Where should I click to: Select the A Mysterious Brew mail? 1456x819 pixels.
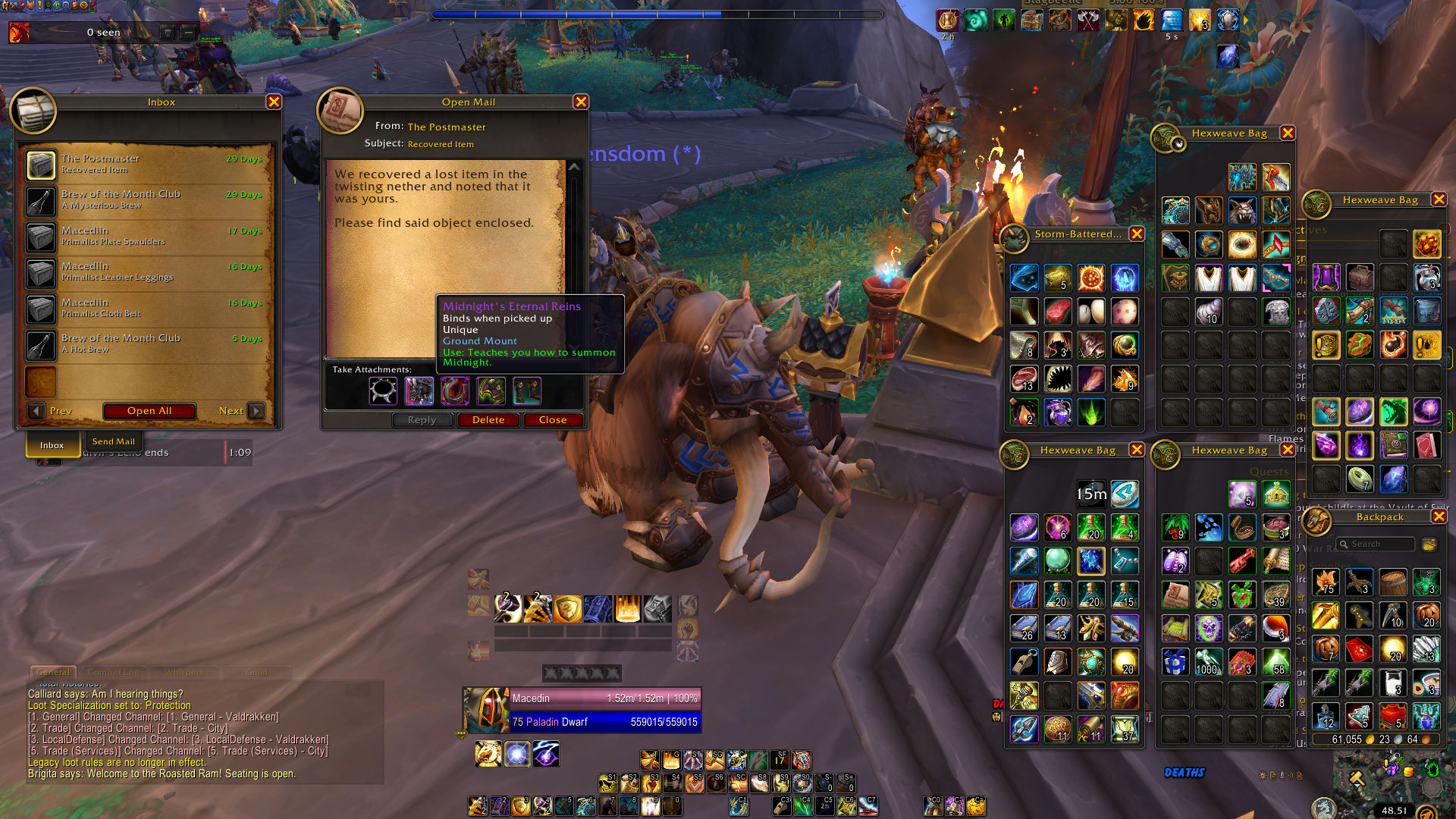click(x=146, y=199)
